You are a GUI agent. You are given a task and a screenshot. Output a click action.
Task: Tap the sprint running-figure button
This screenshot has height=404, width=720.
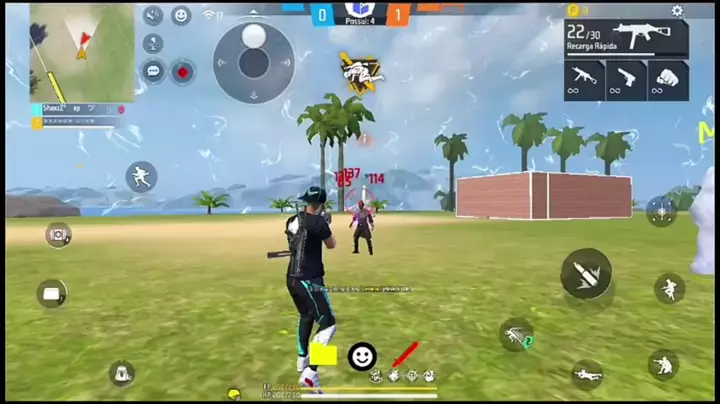click(x=141, y=178)
